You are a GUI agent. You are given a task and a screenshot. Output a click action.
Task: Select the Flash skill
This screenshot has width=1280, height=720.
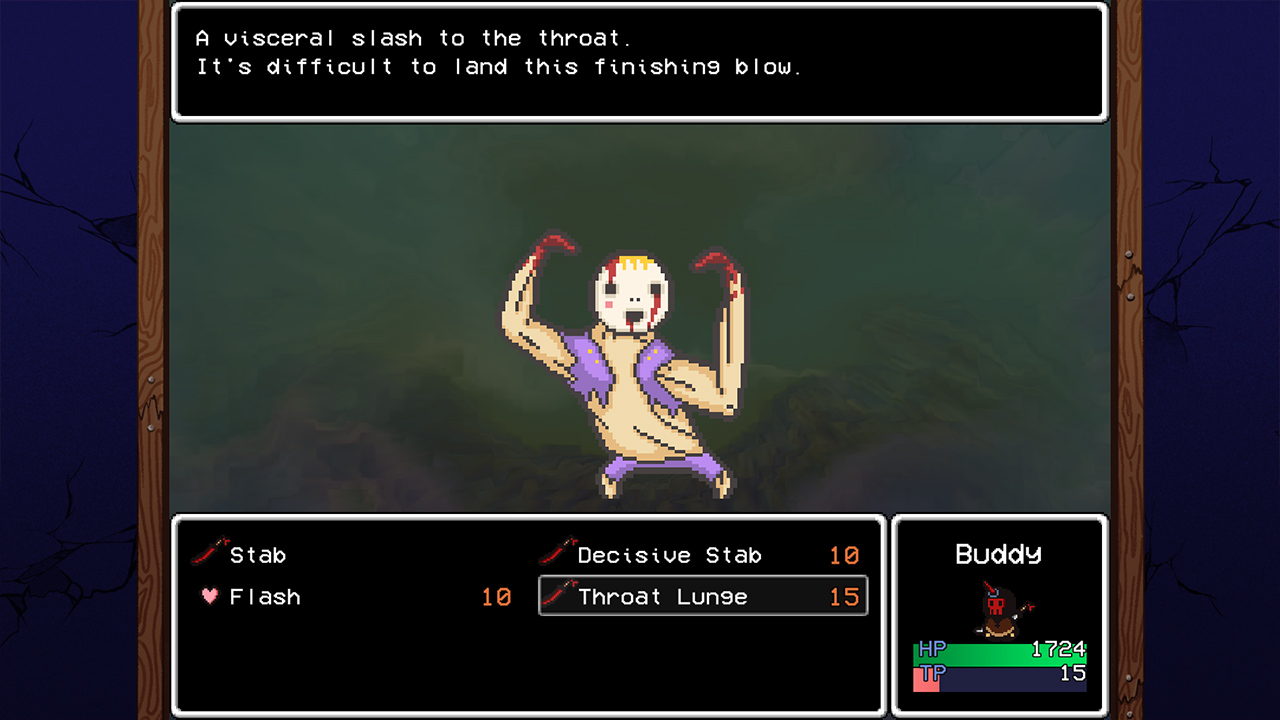click(265, 596)
